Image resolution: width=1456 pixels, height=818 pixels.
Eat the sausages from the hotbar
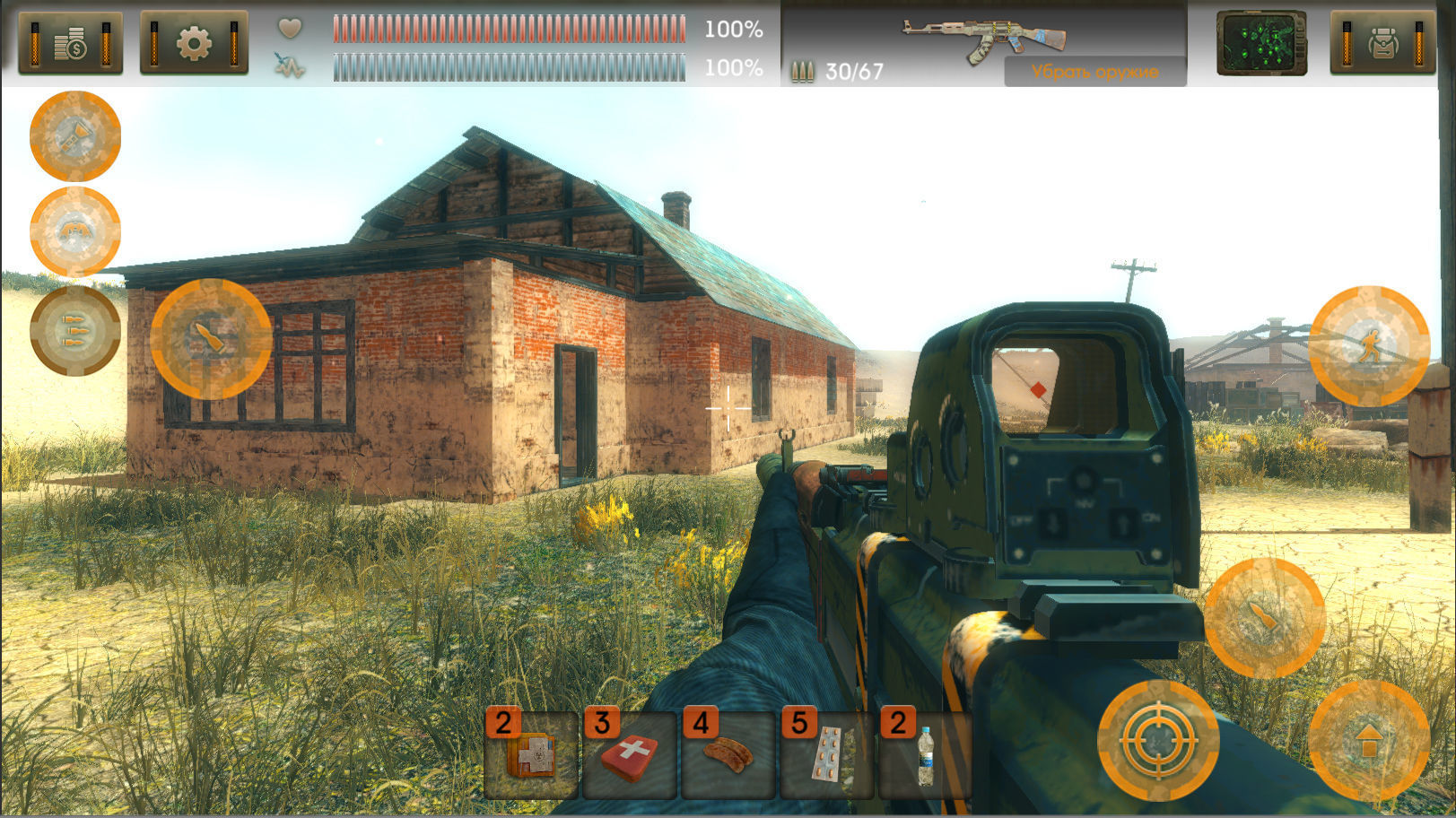728,755
